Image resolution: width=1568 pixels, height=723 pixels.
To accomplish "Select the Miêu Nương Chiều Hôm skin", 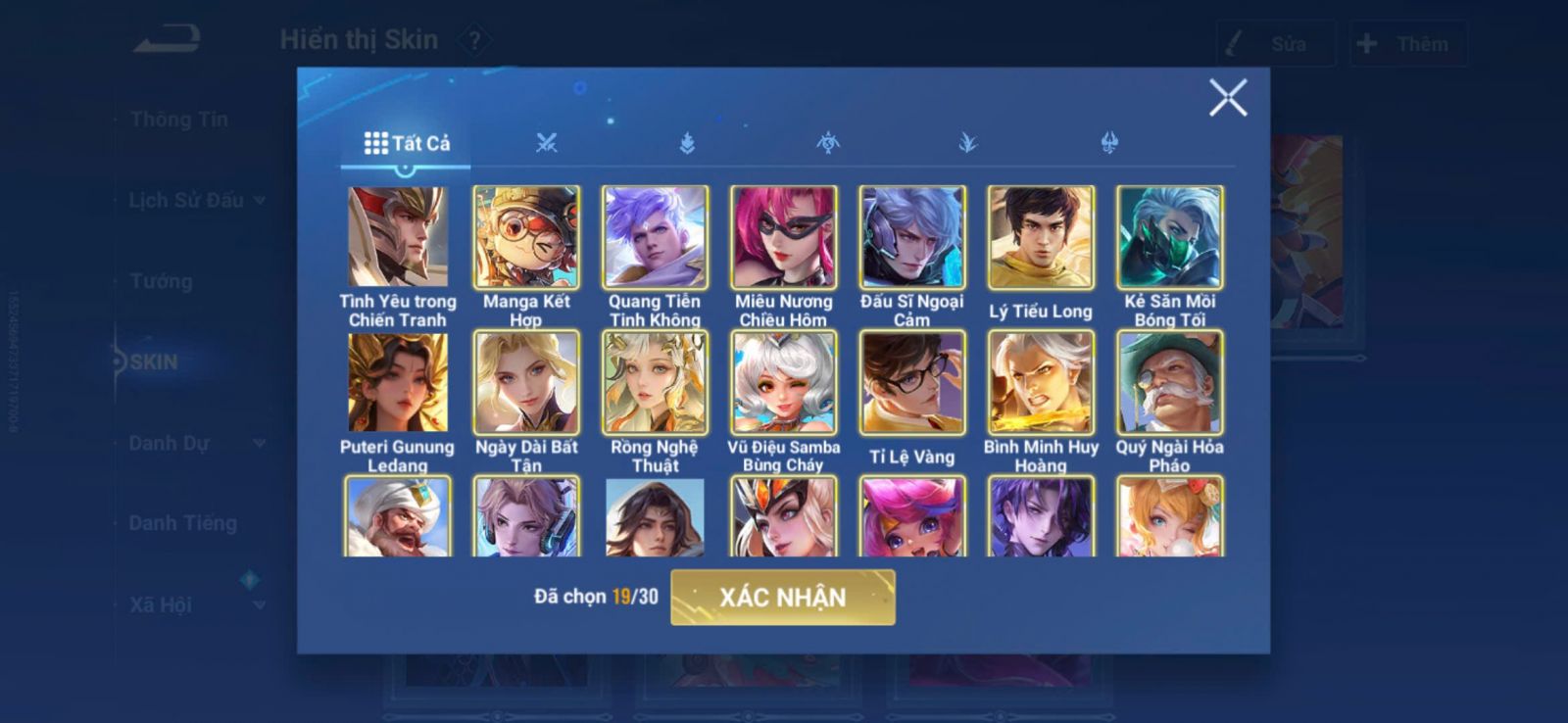I will 783,236.
